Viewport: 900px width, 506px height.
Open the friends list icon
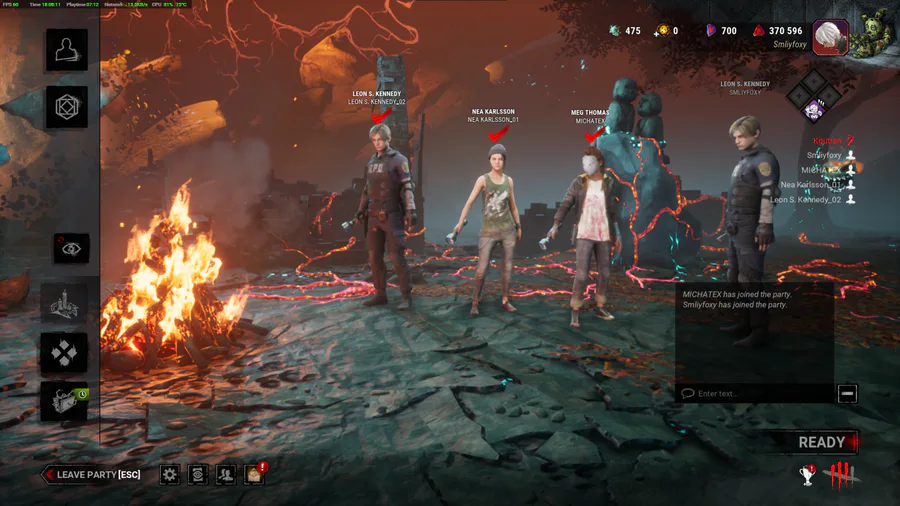[226, 474]
